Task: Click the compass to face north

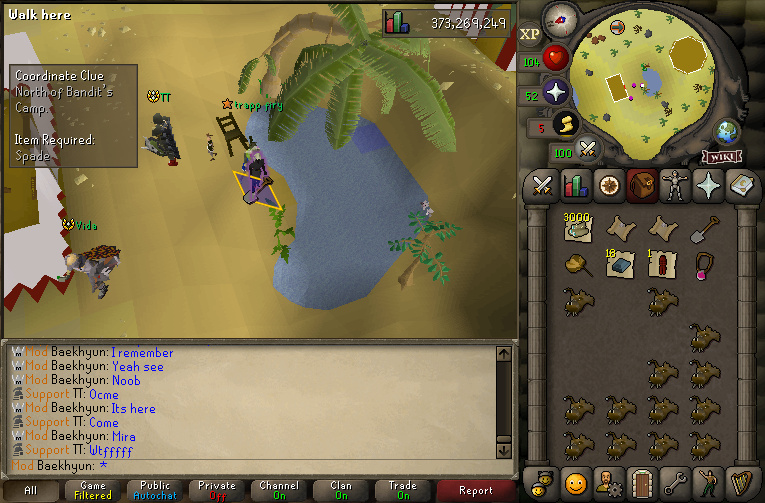Action: pos(562,19)
